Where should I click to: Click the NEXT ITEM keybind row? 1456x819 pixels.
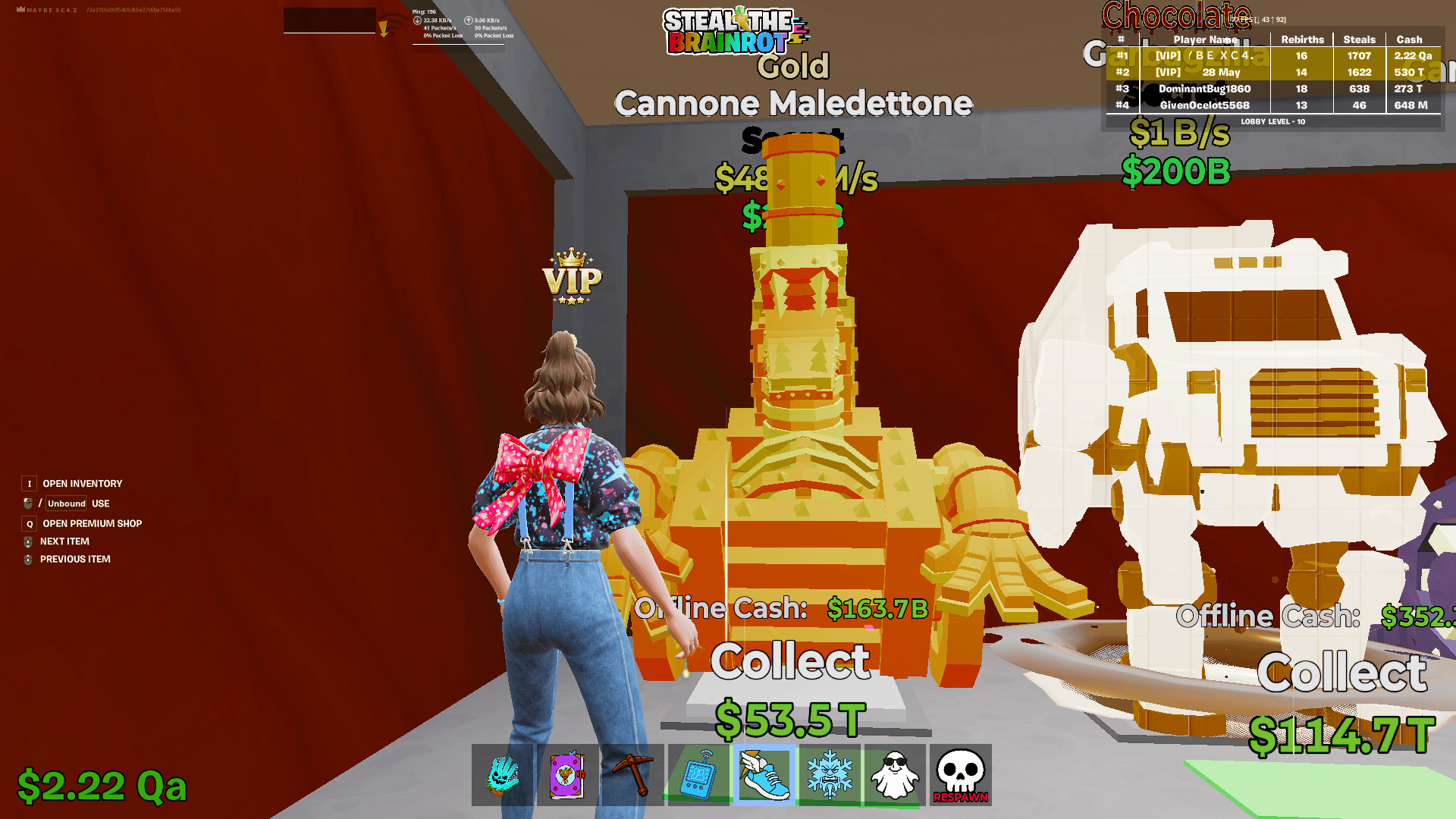tap(64, 541)
